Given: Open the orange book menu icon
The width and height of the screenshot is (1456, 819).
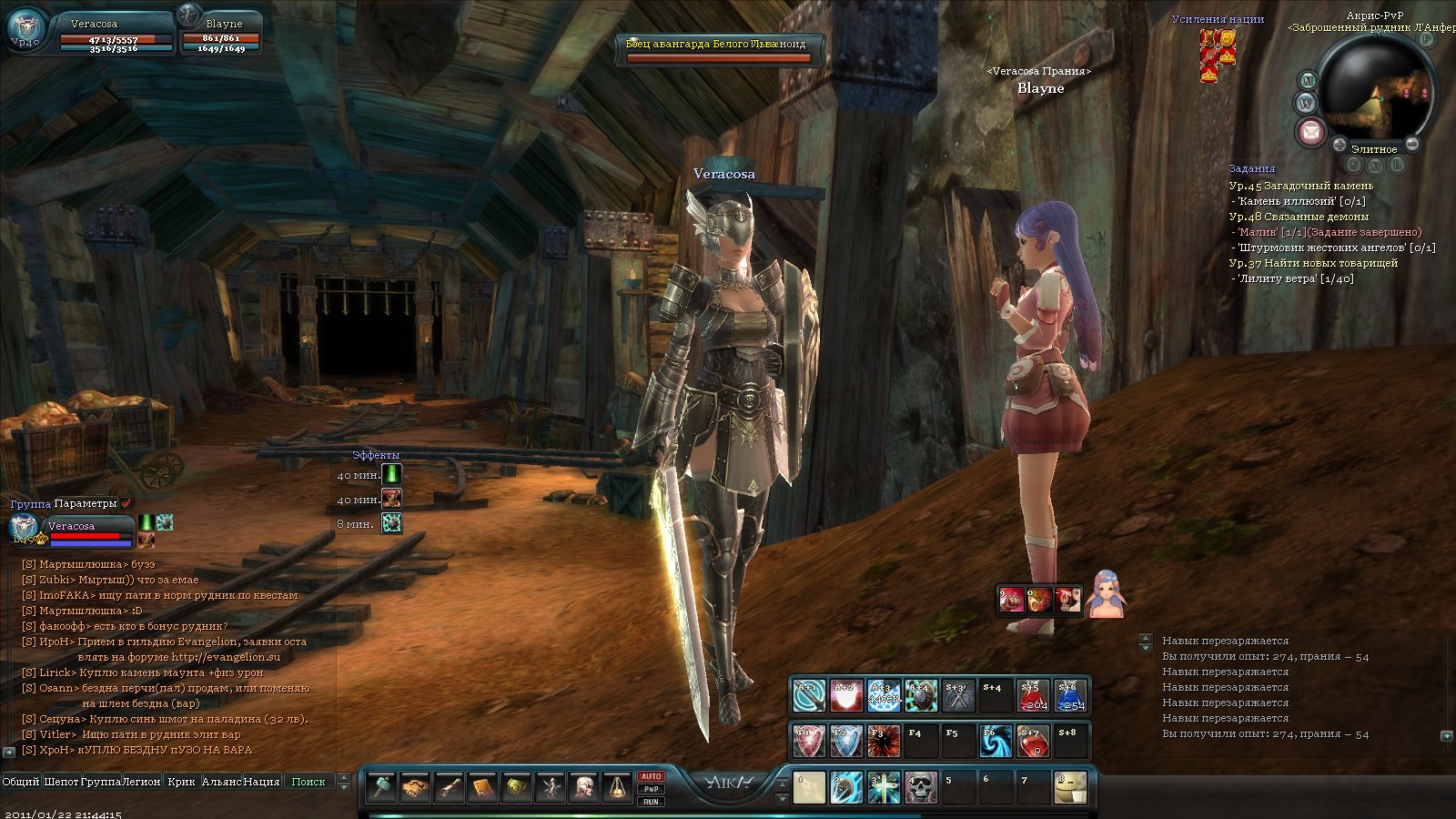Looking at the screenshot, I should pyautogui.click(x=482, y=788).
